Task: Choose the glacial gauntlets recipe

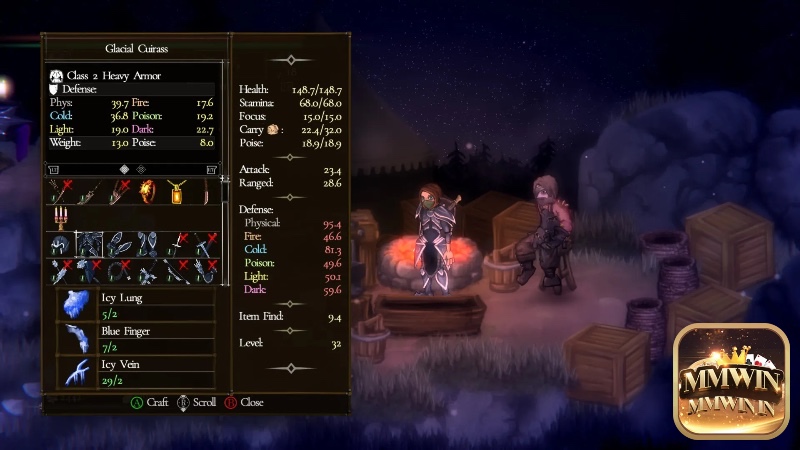Action: pyautogui.click(x=119, y=244)
